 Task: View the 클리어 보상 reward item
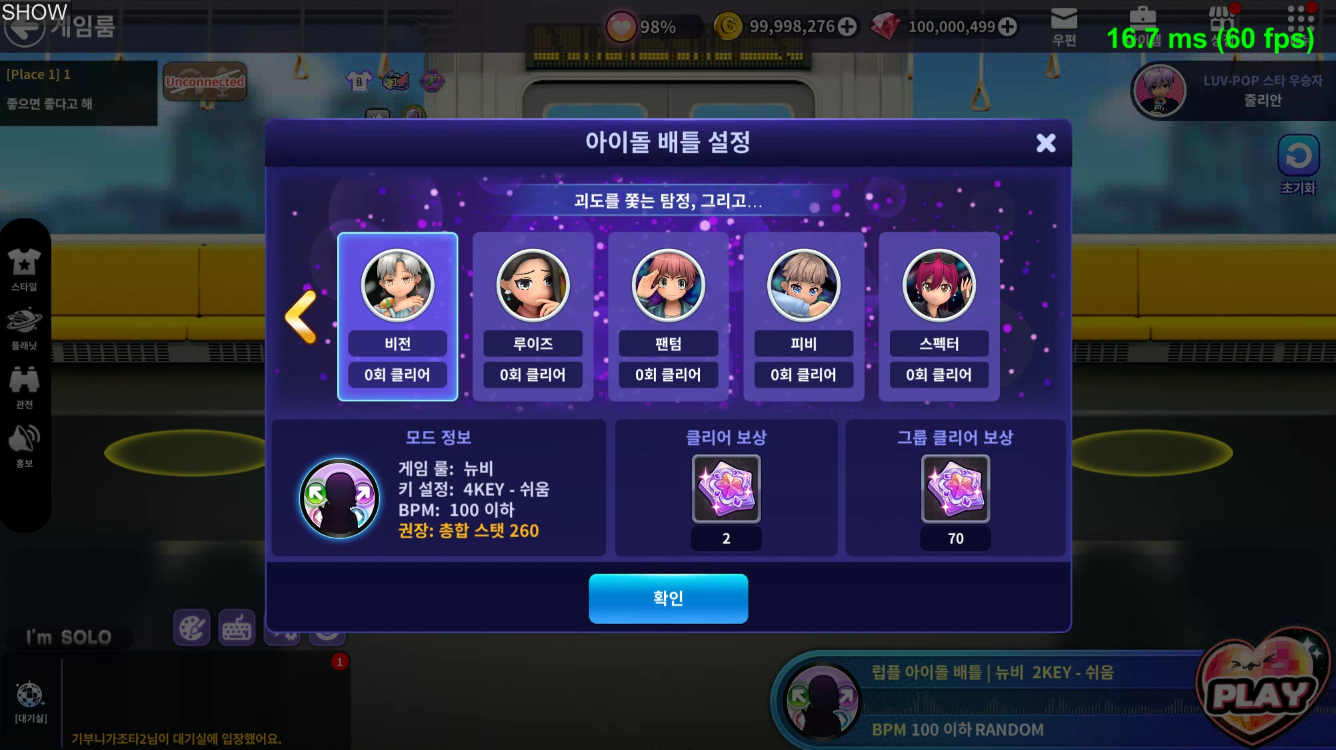point(726,489)
